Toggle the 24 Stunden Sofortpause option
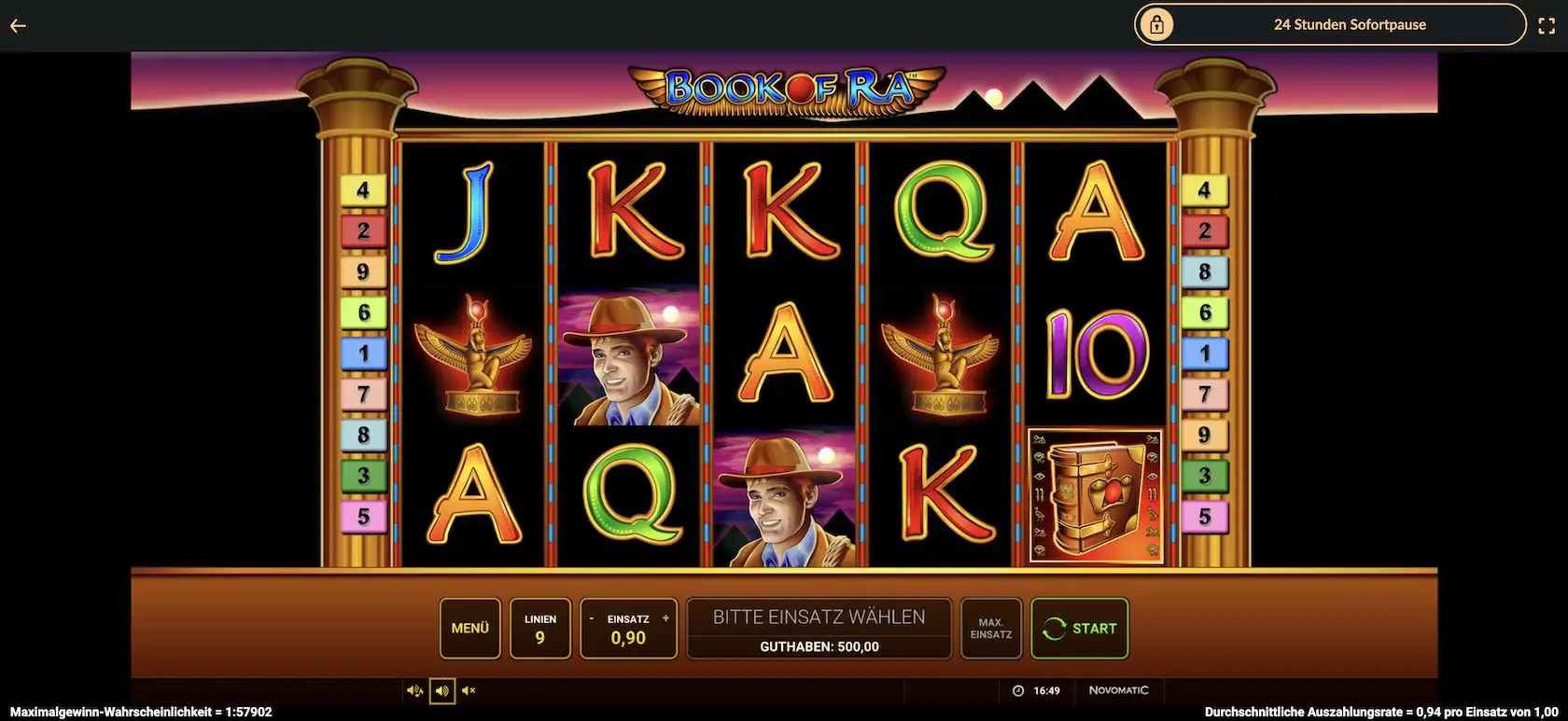Viewport: 1568px width, 721px height. (x=1351, y=24)
